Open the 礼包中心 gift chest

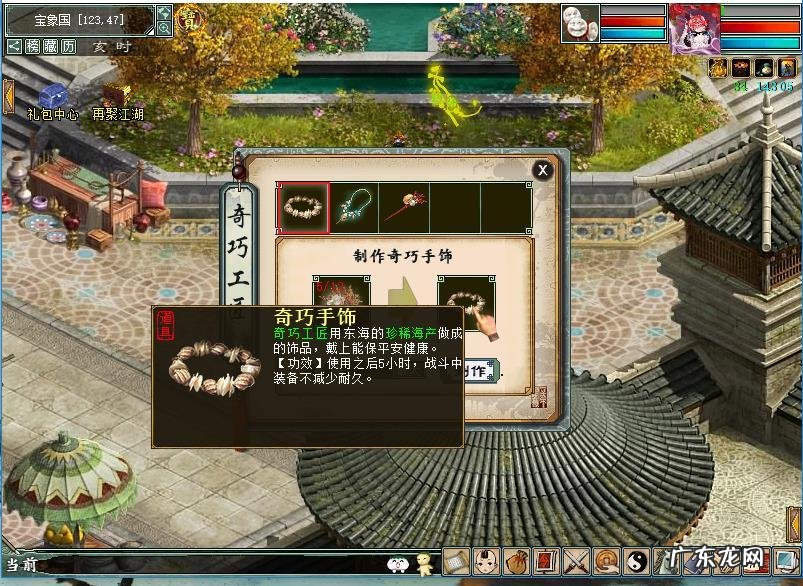click(52, 96)
